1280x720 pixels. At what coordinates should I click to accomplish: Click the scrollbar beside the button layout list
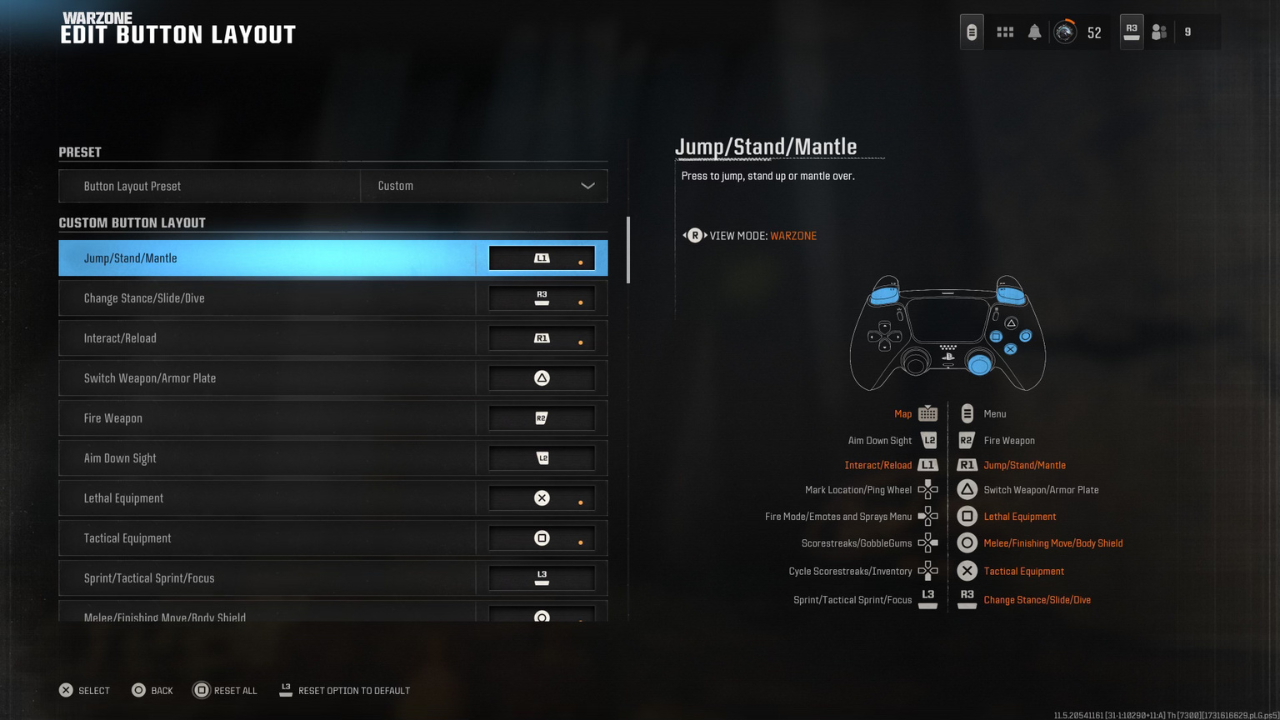[628, 250]
